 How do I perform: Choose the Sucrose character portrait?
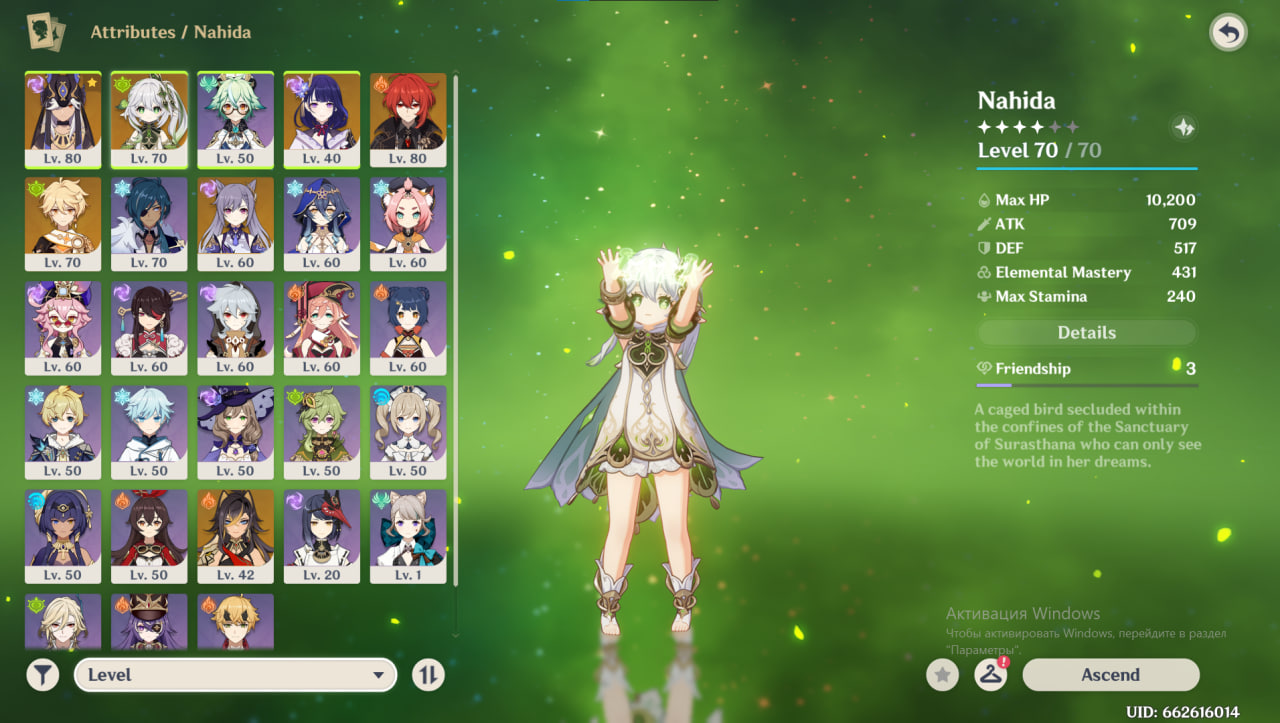coord(235,120)
